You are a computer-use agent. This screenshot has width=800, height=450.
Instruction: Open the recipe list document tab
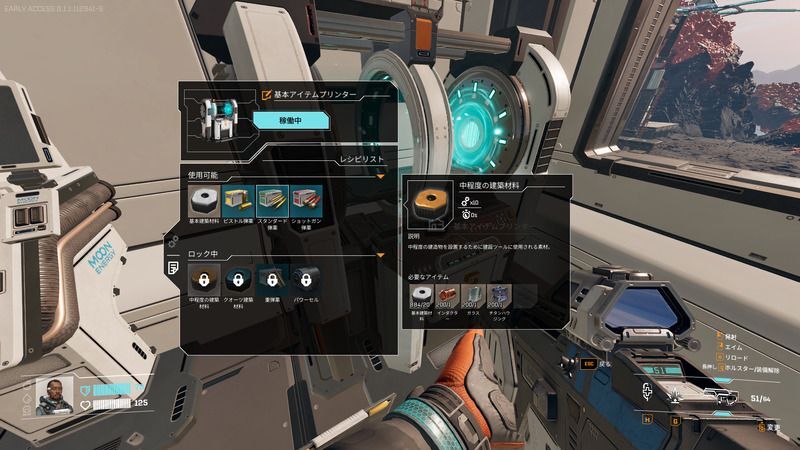click(x=173, y=268)
